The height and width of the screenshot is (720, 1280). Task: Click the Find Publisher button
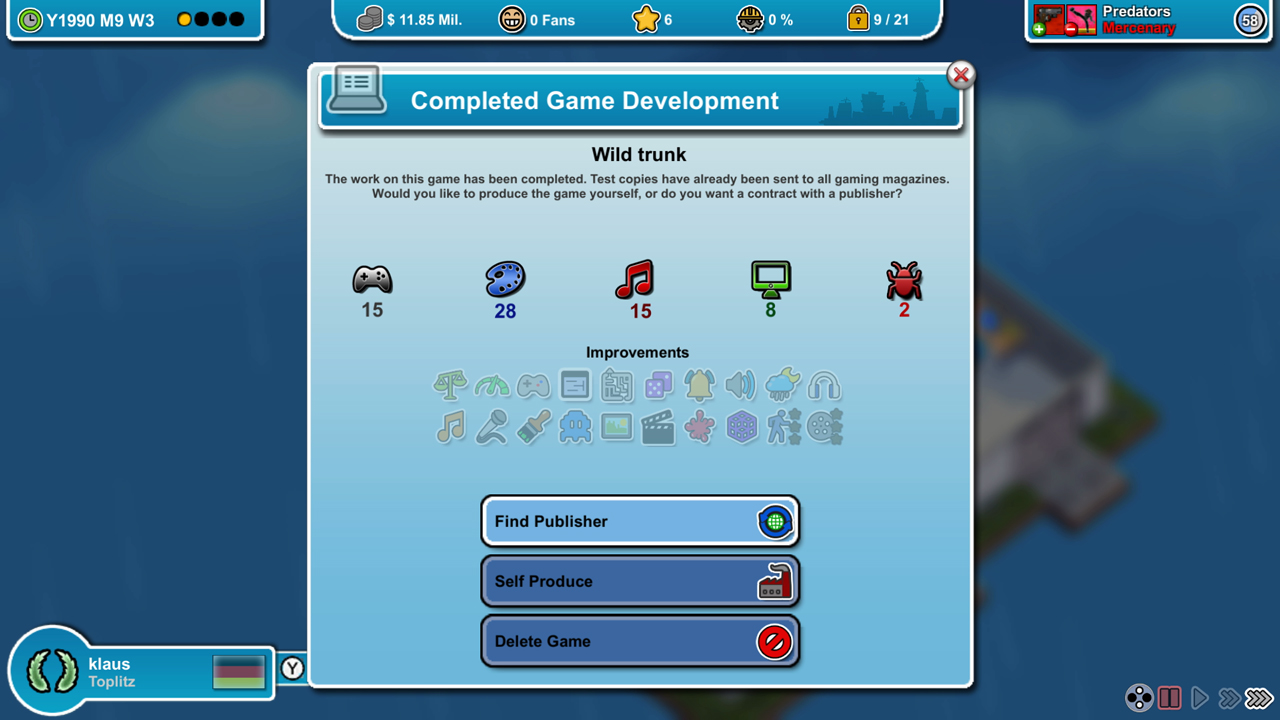(x=639, y=521)
